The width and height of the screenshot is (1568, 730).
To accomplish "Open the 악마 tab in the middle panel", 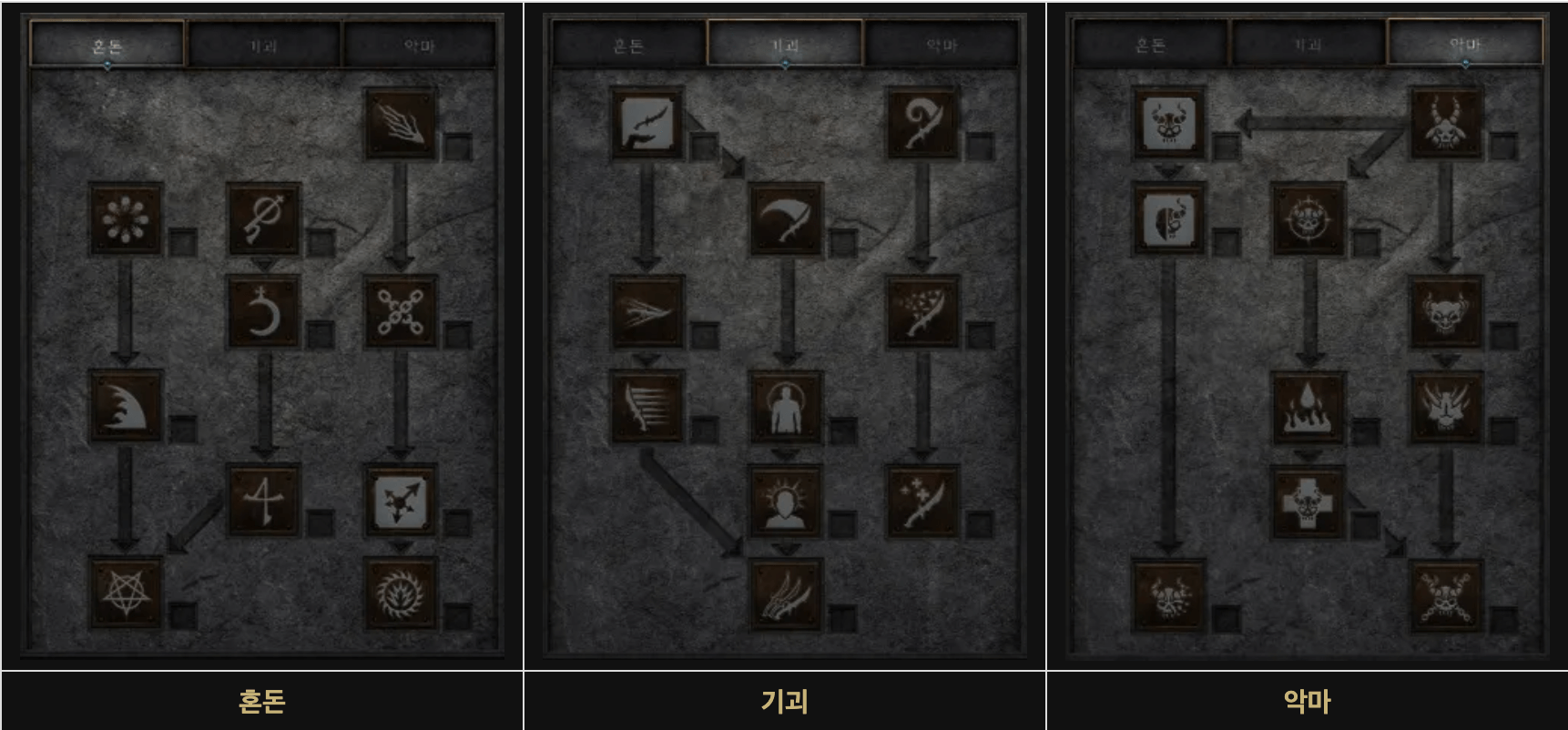I will pyautogui.click(x=942, y=42).
